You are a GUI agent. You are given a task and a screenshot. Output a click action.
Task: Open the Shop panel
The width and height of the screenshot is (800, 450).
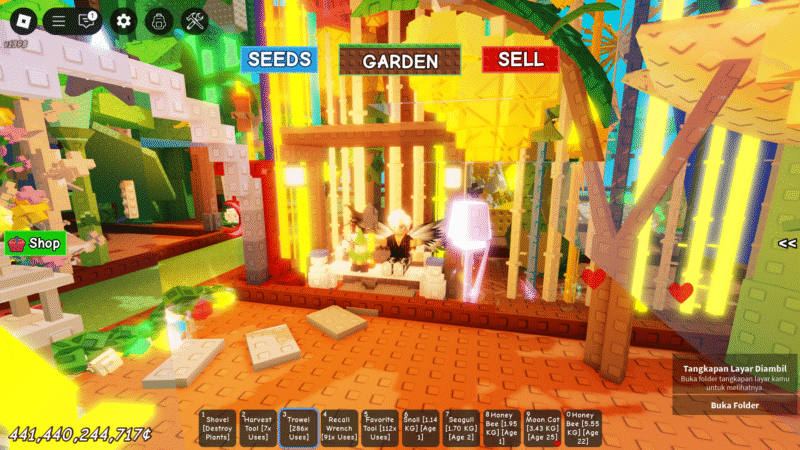click(35, 243)
